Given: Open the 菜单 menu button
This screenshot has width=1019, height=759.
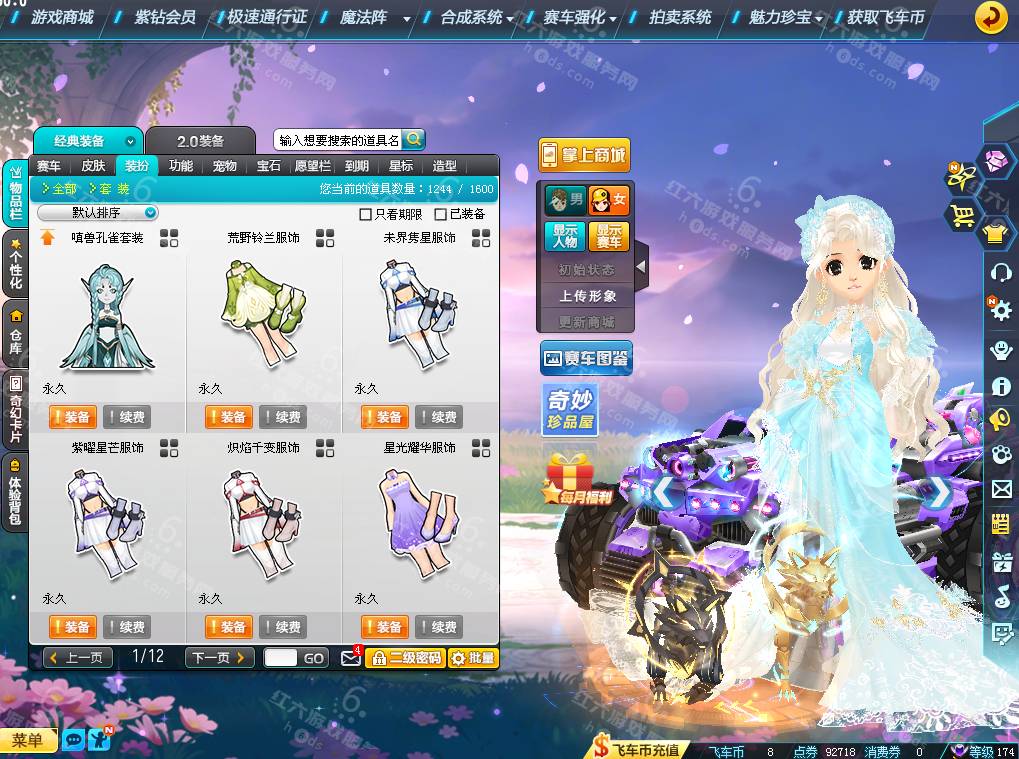Looking at the screenshot, I should click(x=27, y=740).
